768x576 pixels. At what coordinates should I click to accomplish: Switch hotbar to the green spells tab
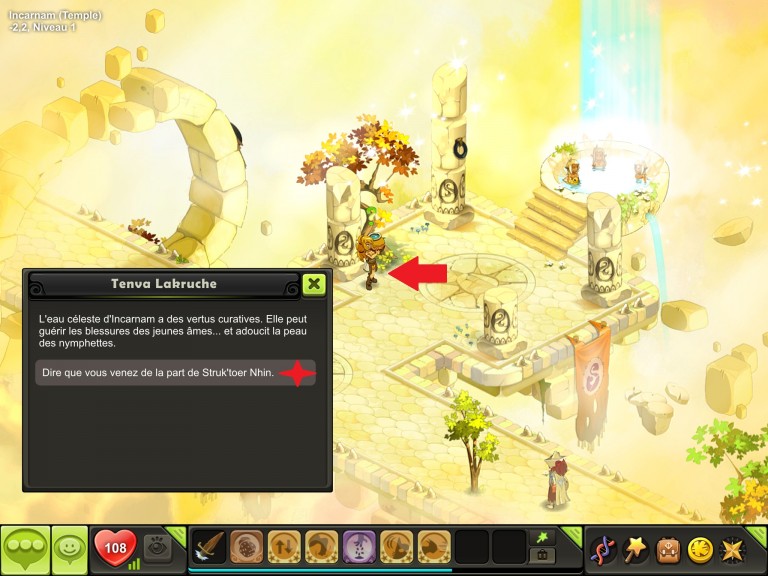tap(543, 537)
